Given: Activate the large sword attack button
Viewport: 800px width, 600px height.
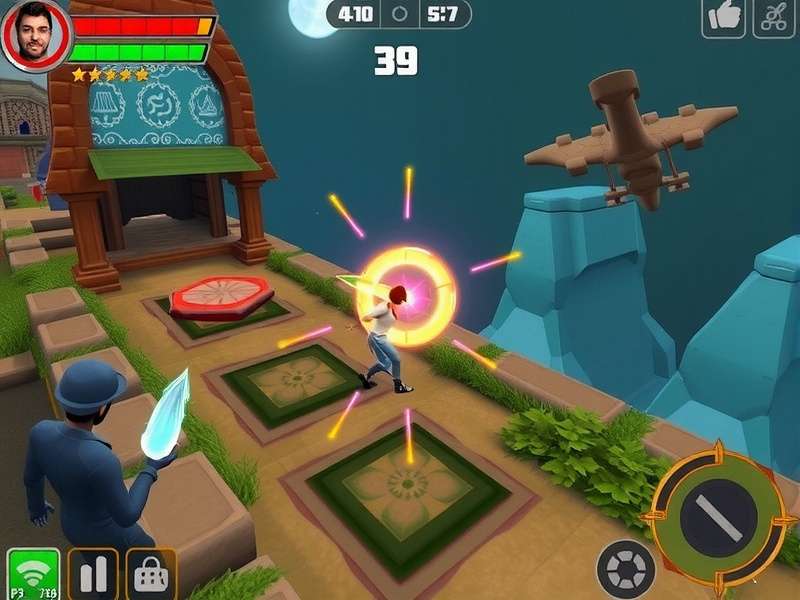Looking at the screenshot, I should 719,516.
